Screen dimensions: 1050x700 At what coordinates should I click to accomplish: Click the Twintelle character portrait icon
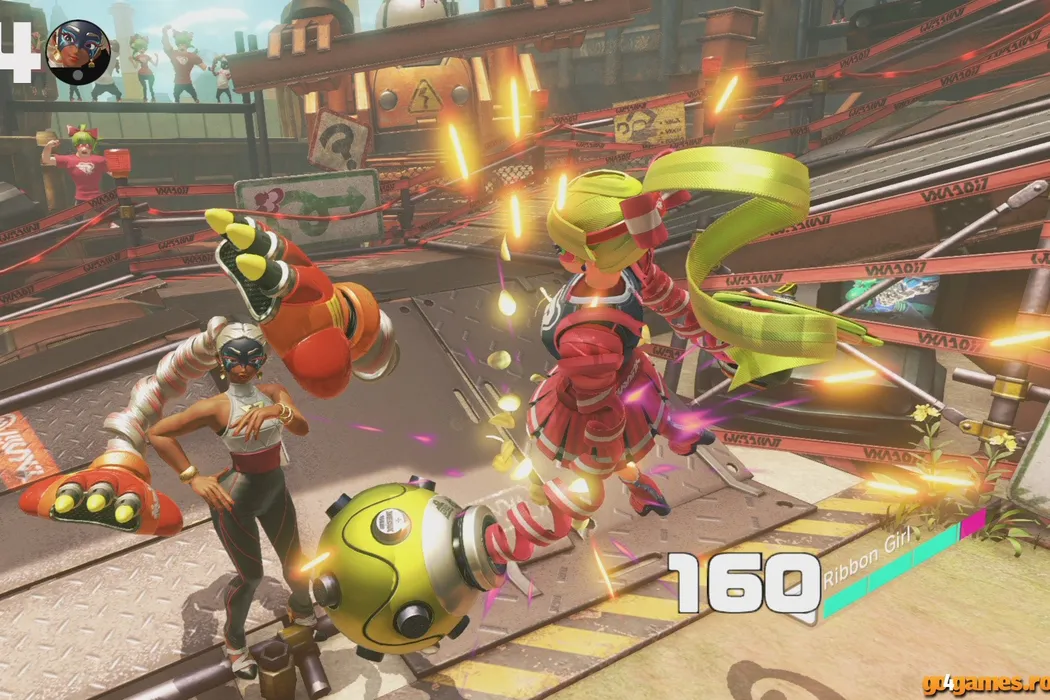click(x=77, y=52)
